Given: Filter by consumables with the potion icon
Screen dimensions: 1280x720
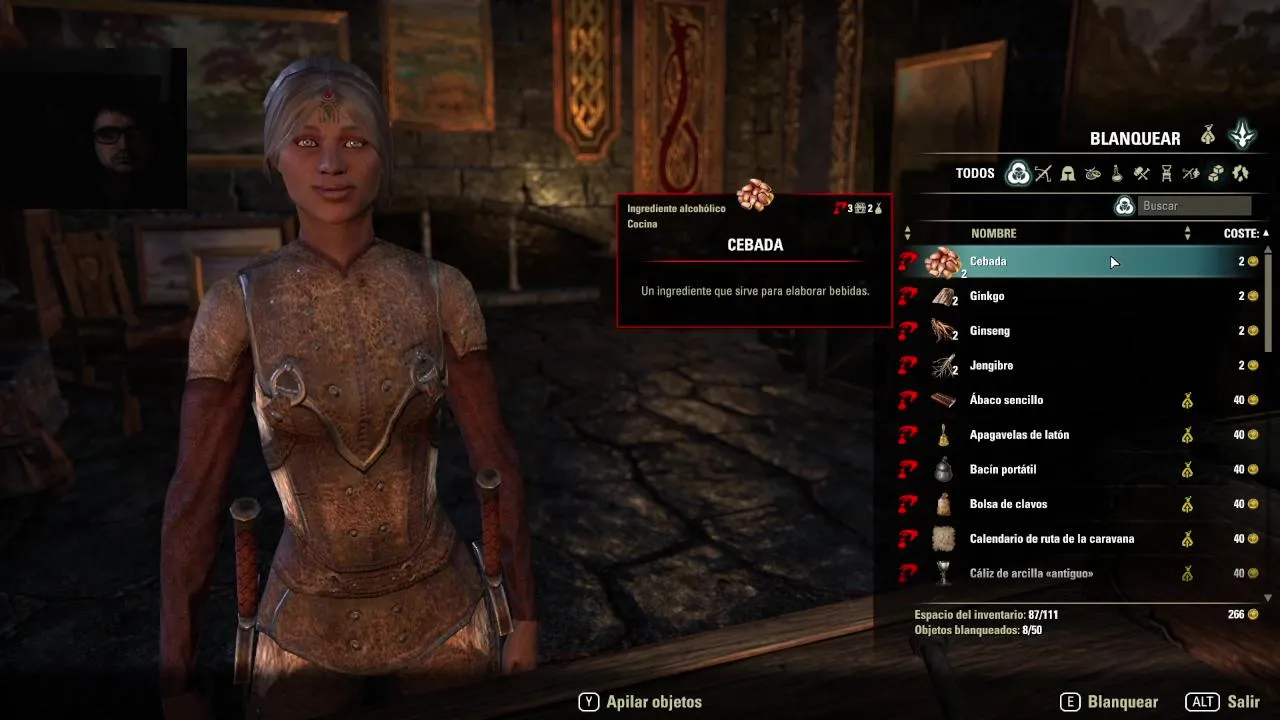Looking at the screenshot, I should click(1117, 174).
